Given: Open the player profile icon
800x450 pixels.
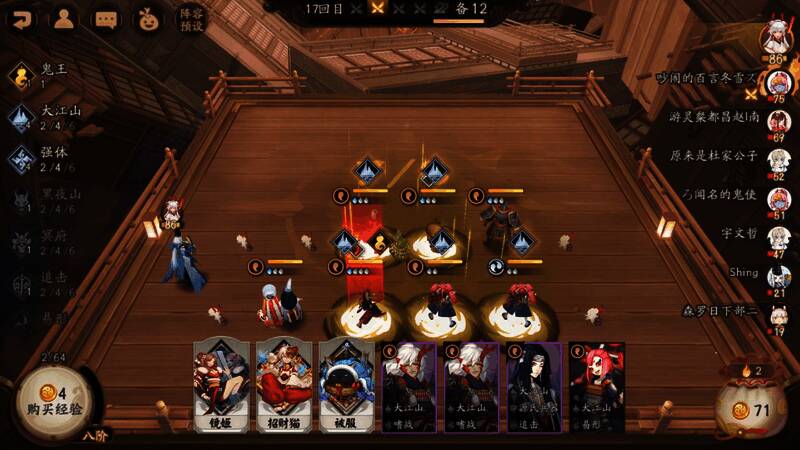Looking at the screenshot, I should (x=64, y=18).
